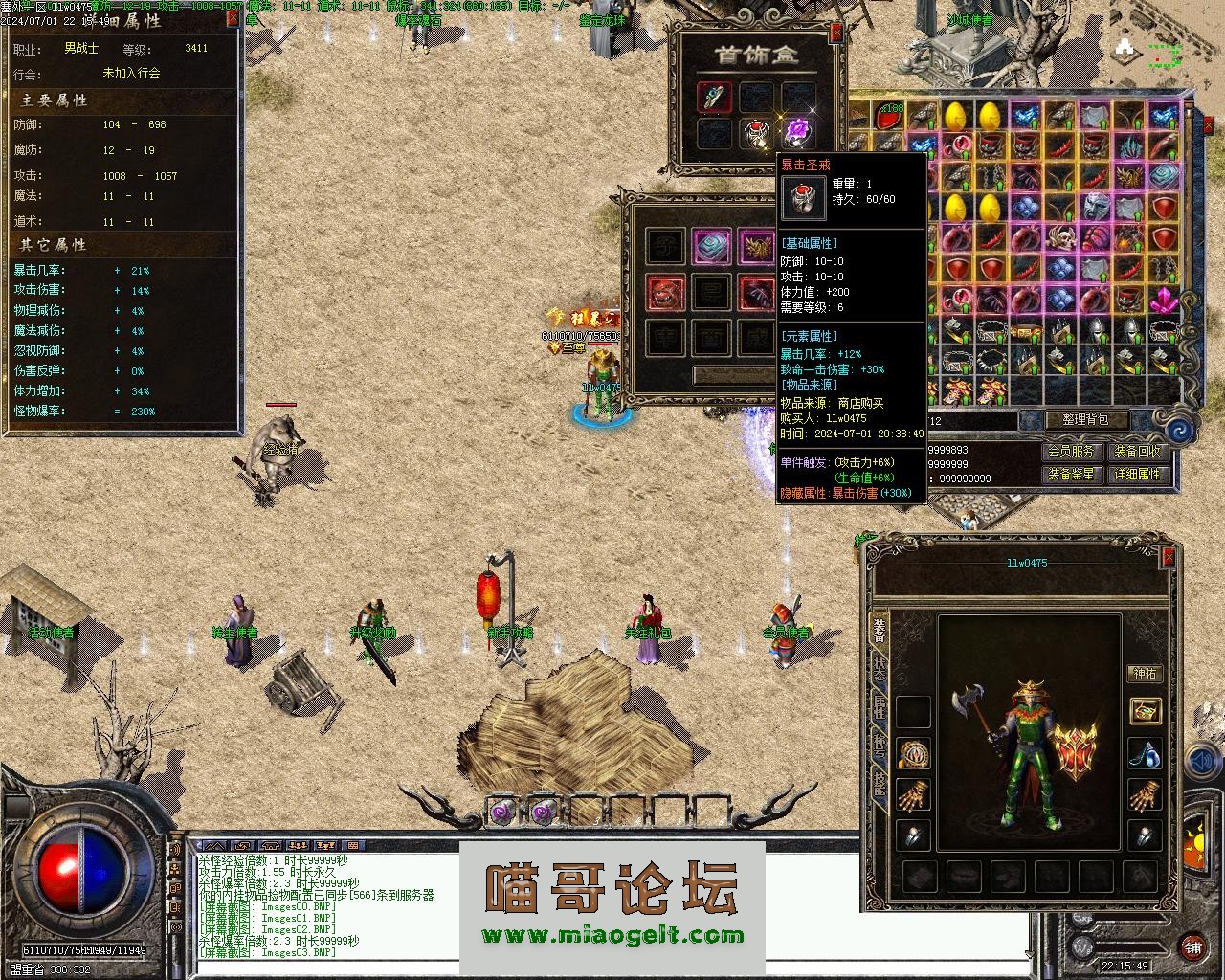Image resolution: width=1225 pixels, height=980 pixels.
Task: Open the 称号 titles tab
Action: point(879,748)
